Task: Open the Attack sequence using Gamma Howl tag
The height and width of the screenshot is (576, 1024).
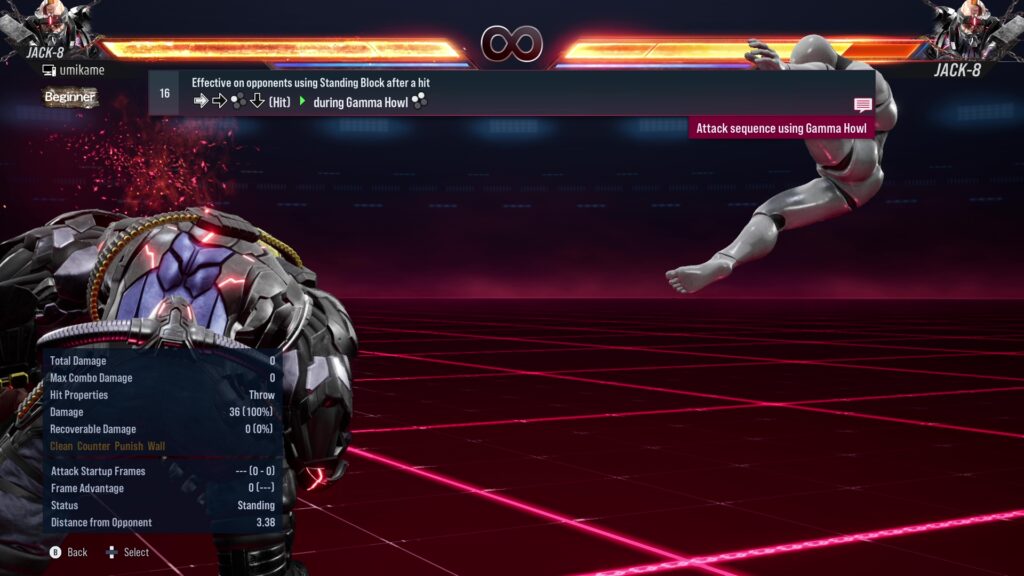Action: 782,128
